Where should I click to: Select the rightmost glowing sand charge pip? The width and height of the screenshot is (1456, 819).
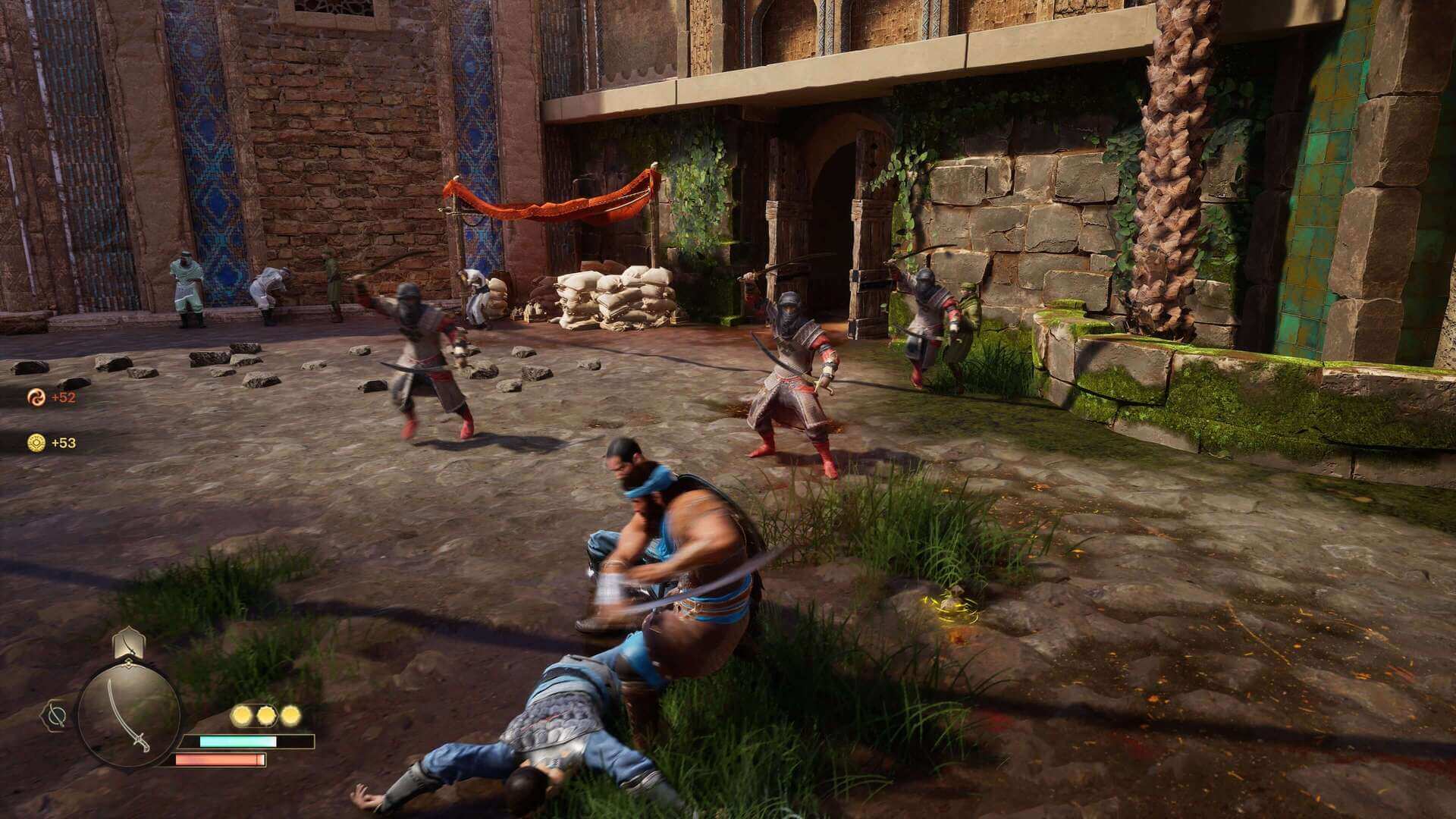pos(291,715)
